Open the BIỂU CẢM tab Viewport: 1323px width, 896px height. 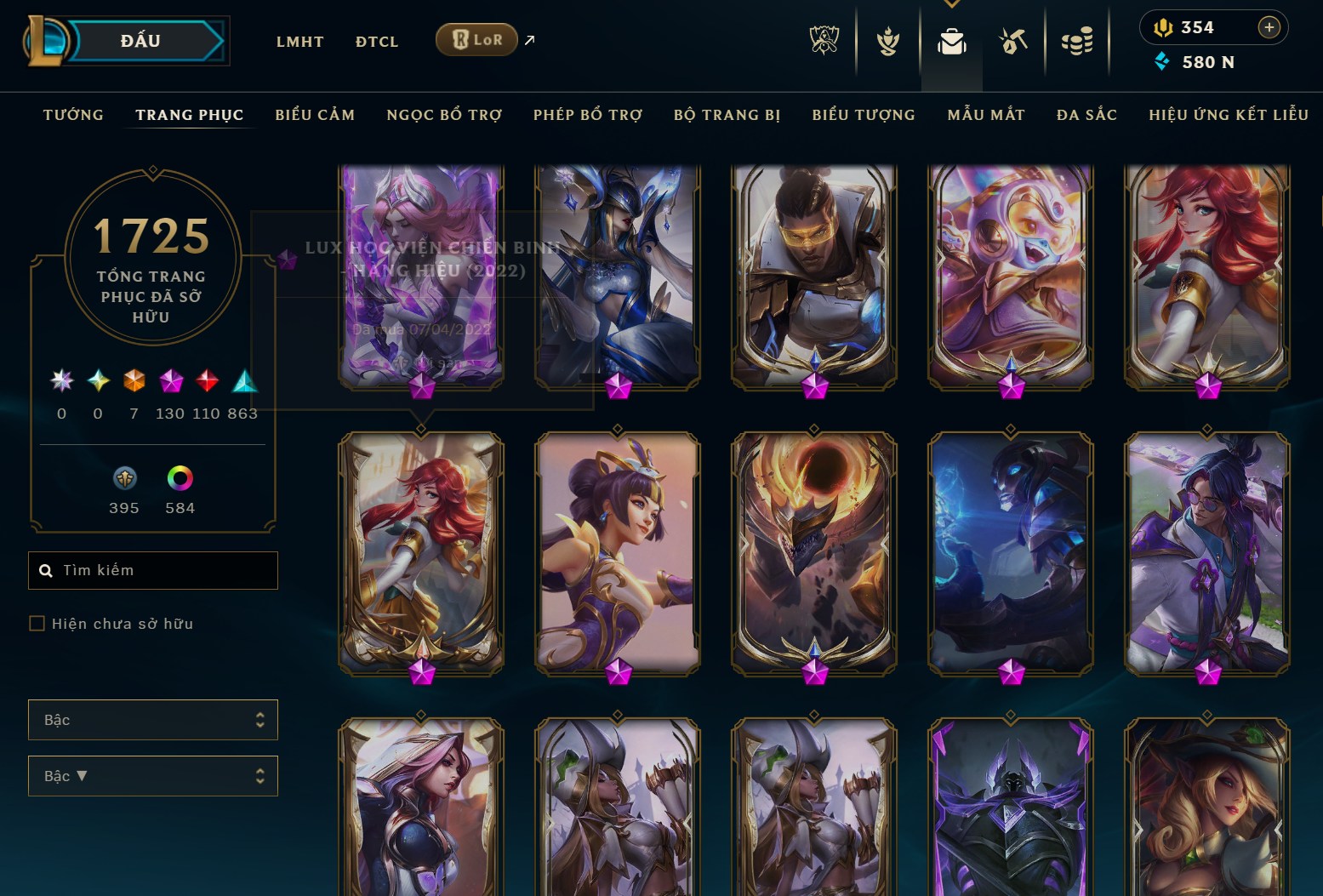coord(315,115)
